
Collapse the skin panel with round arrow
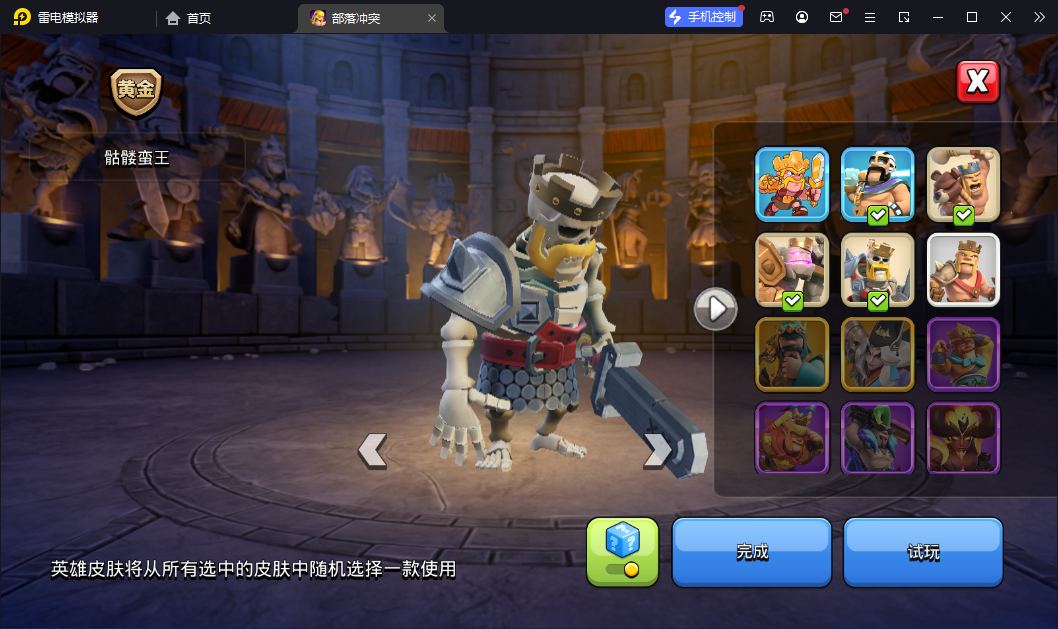716,309
